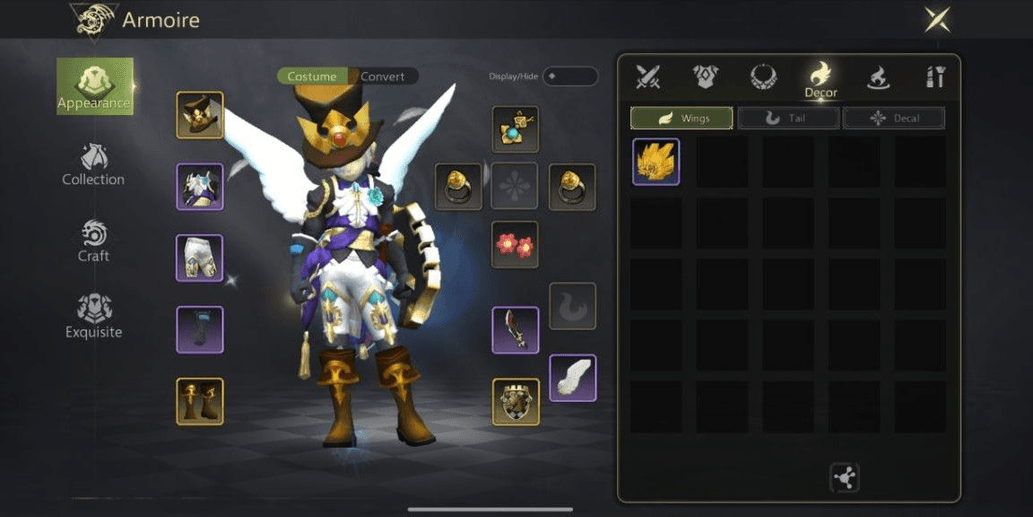Open the Collection section

pos(93,165)
